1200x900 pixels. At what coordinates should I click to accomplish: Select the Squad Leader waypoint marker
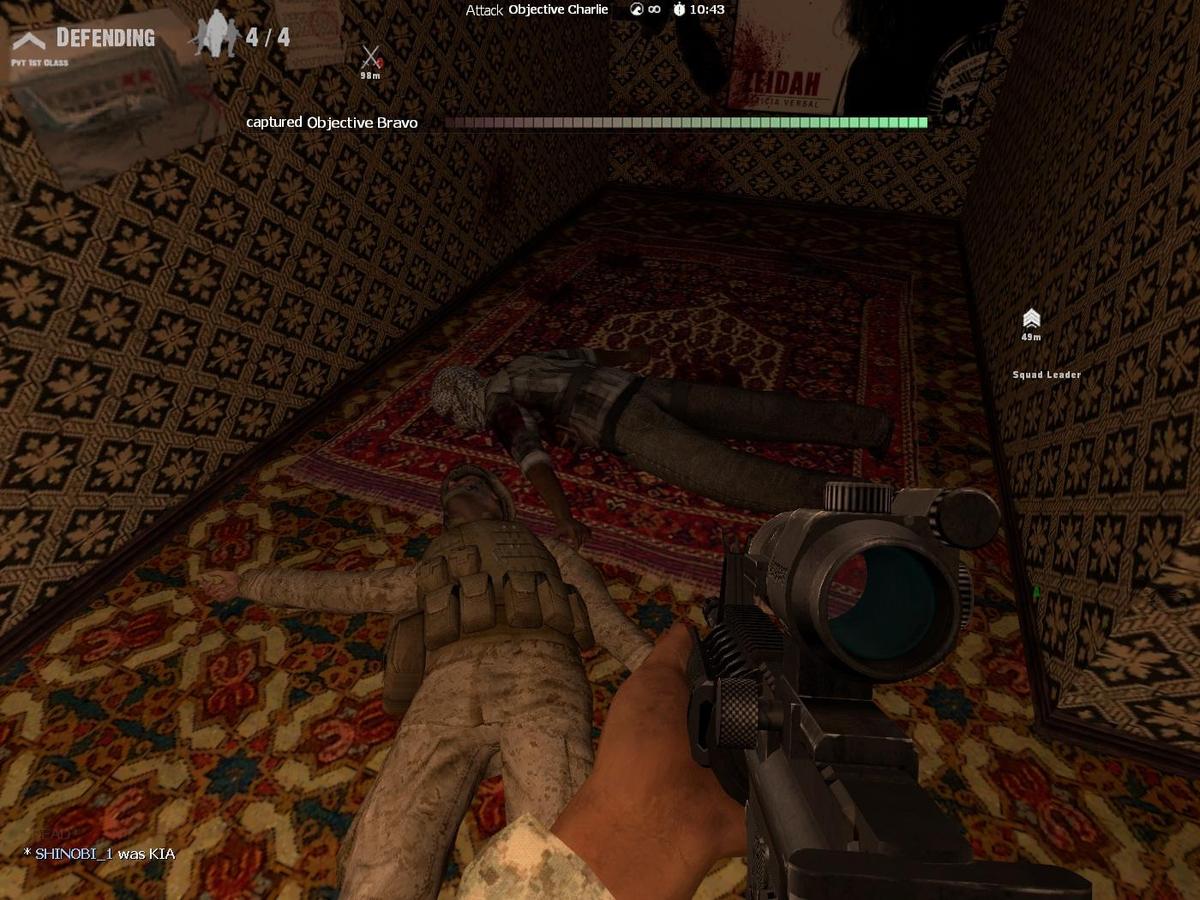pos(1031,319)
